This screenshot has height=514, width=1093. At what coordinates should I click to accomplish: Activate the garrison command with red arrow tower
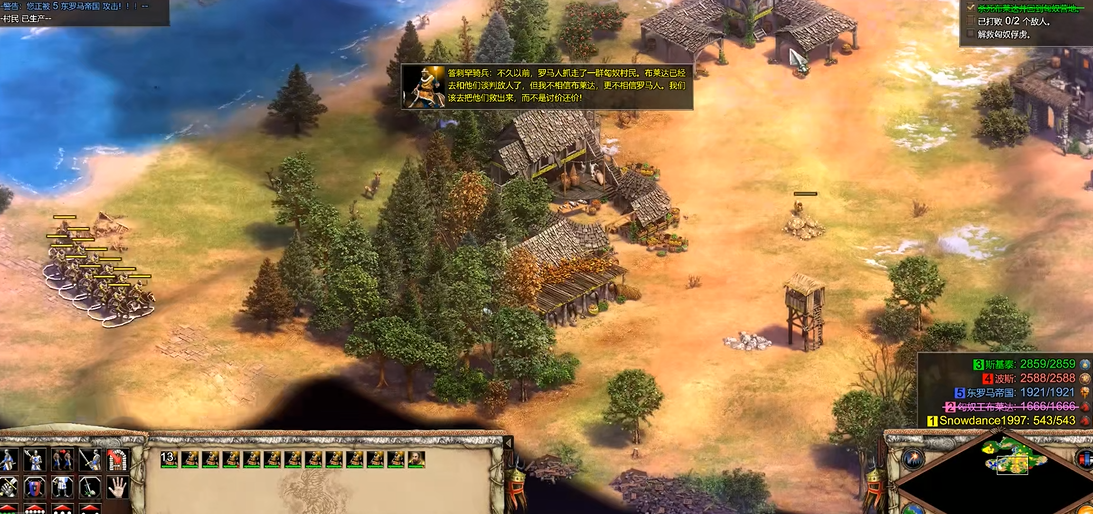coord(117,460)
